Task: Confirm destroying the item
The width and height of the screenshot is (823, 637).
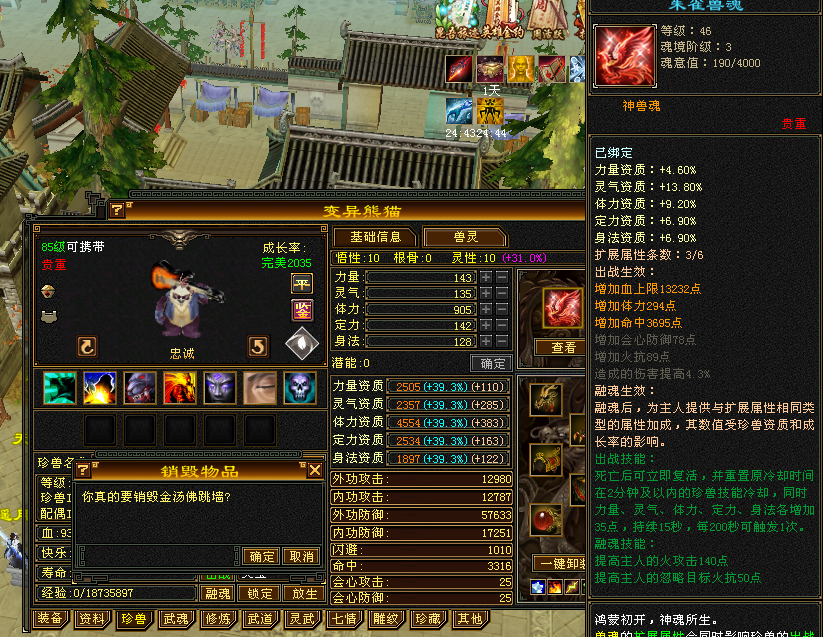Action: click(261, 556)
